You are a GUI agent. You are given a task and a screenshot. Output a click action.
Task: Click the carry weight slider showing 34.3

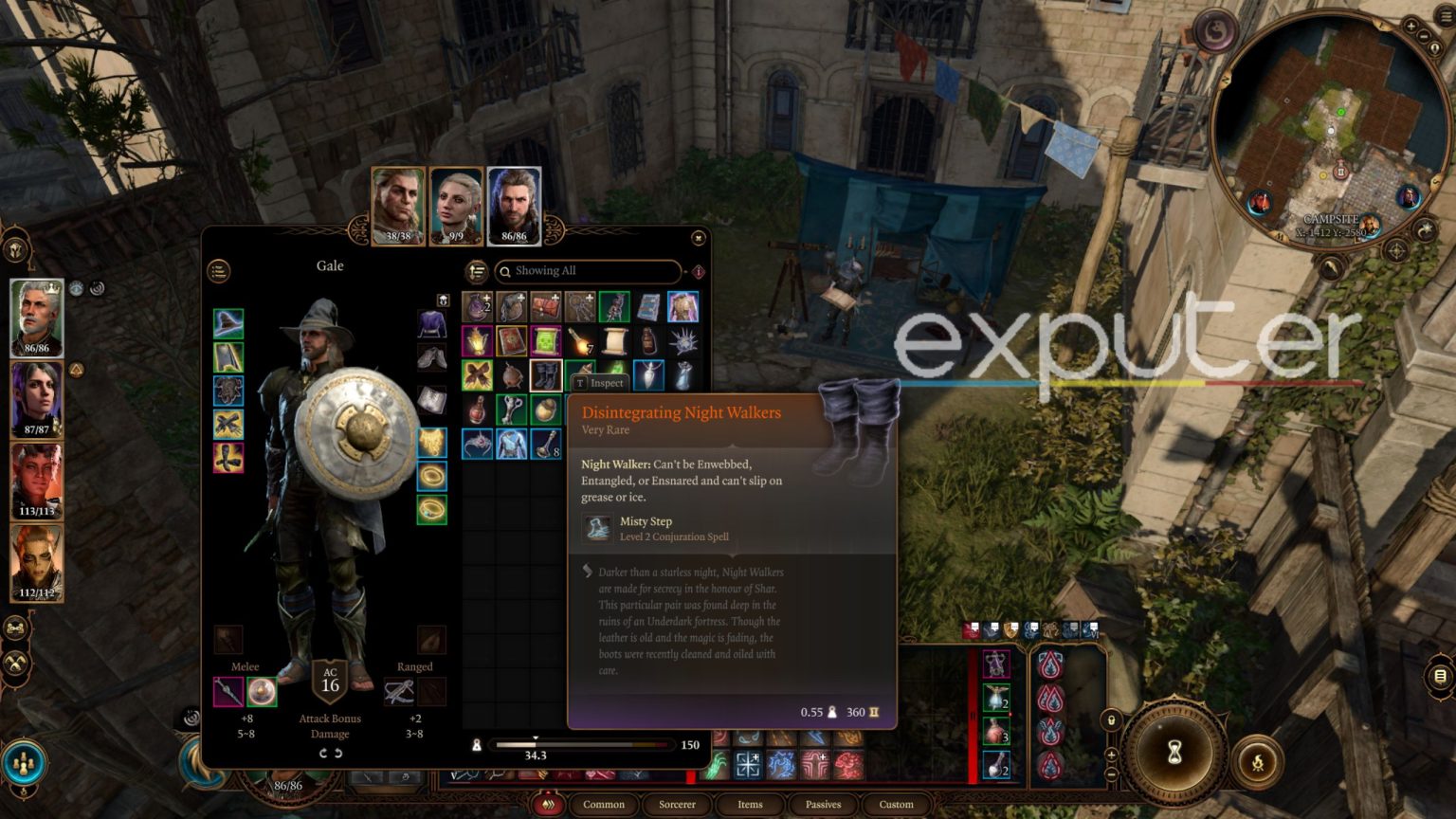point(536,745)
